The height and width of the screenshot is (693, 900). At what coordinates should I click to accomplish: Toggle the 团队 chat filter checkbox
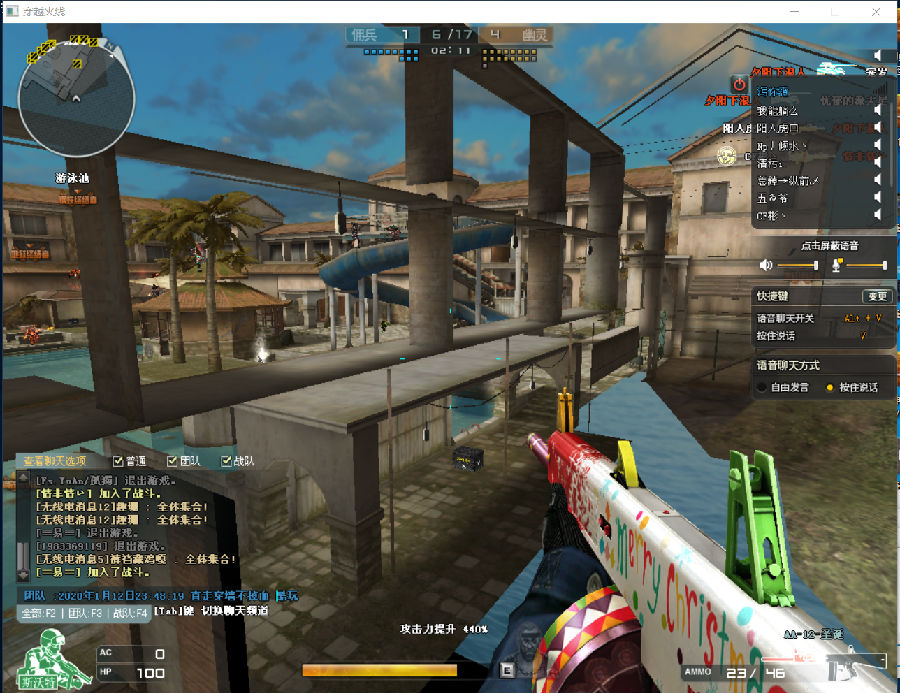coord(172,461)
